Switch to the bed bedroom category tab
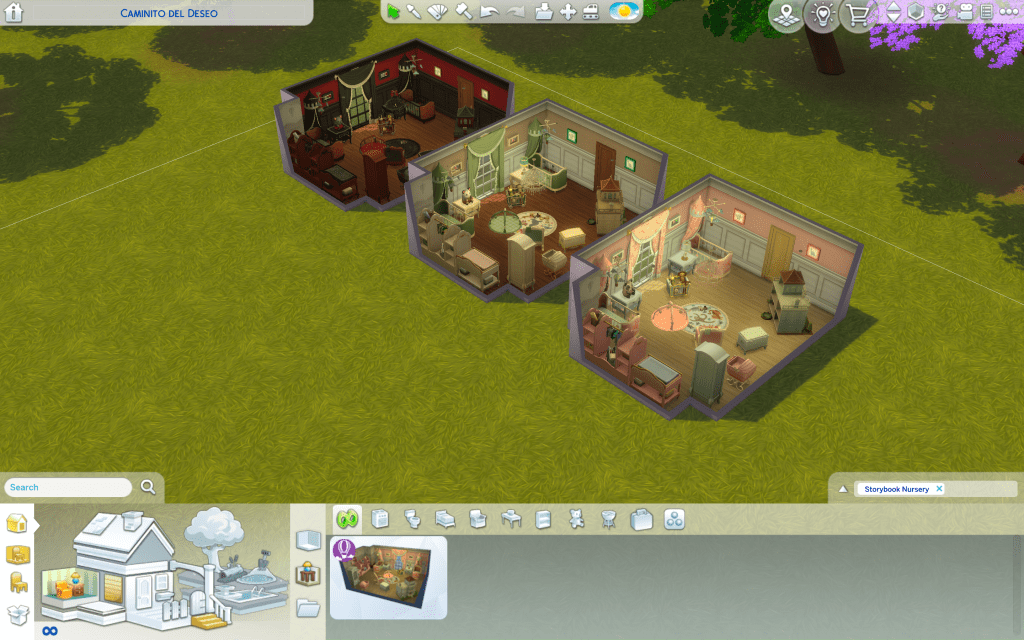1024x640 pixels. pyautogui.click(x=445, y=519)
